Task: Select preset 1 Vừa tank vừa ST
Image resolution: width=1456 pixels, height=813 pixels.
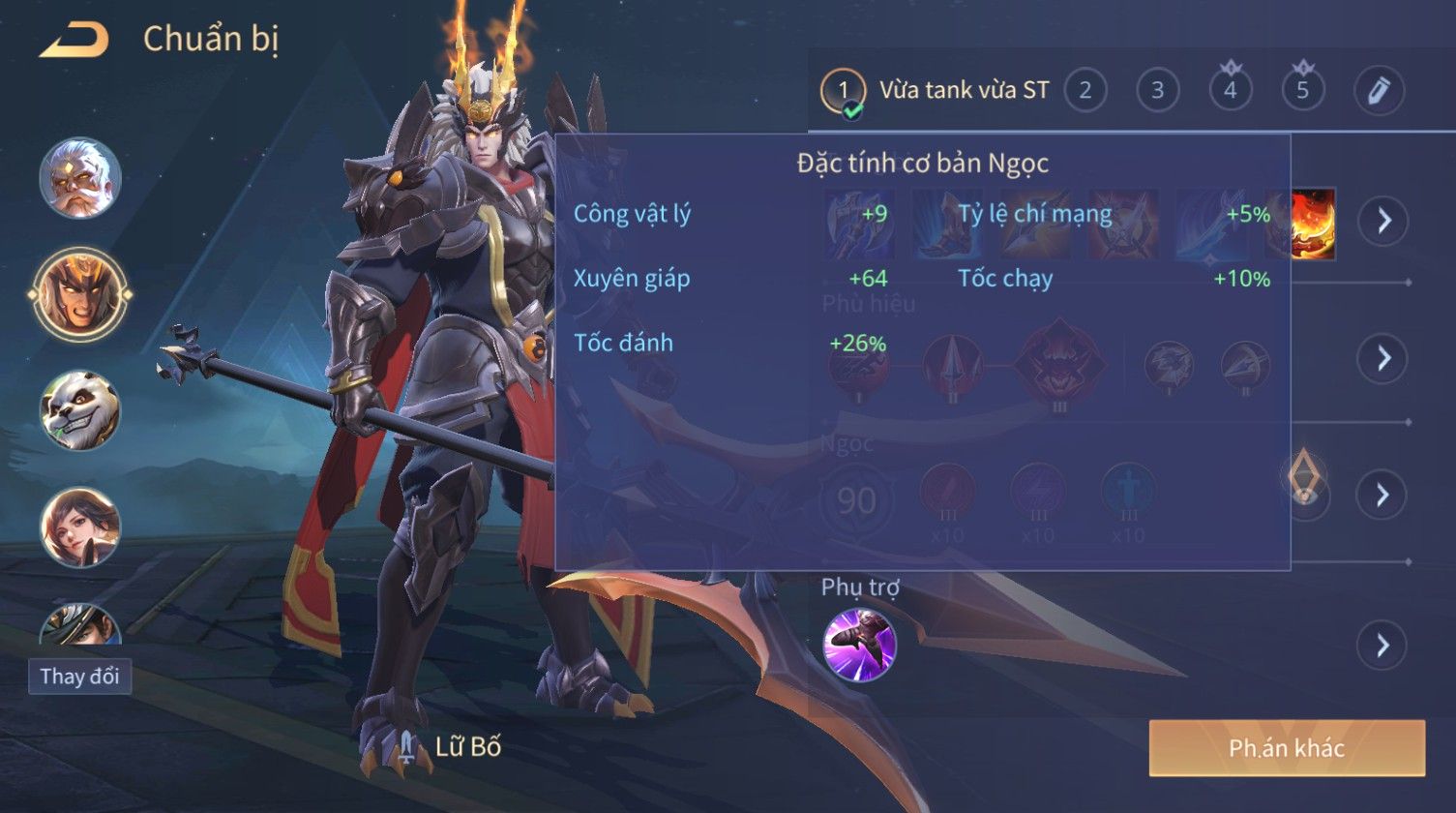Action: 936,91
